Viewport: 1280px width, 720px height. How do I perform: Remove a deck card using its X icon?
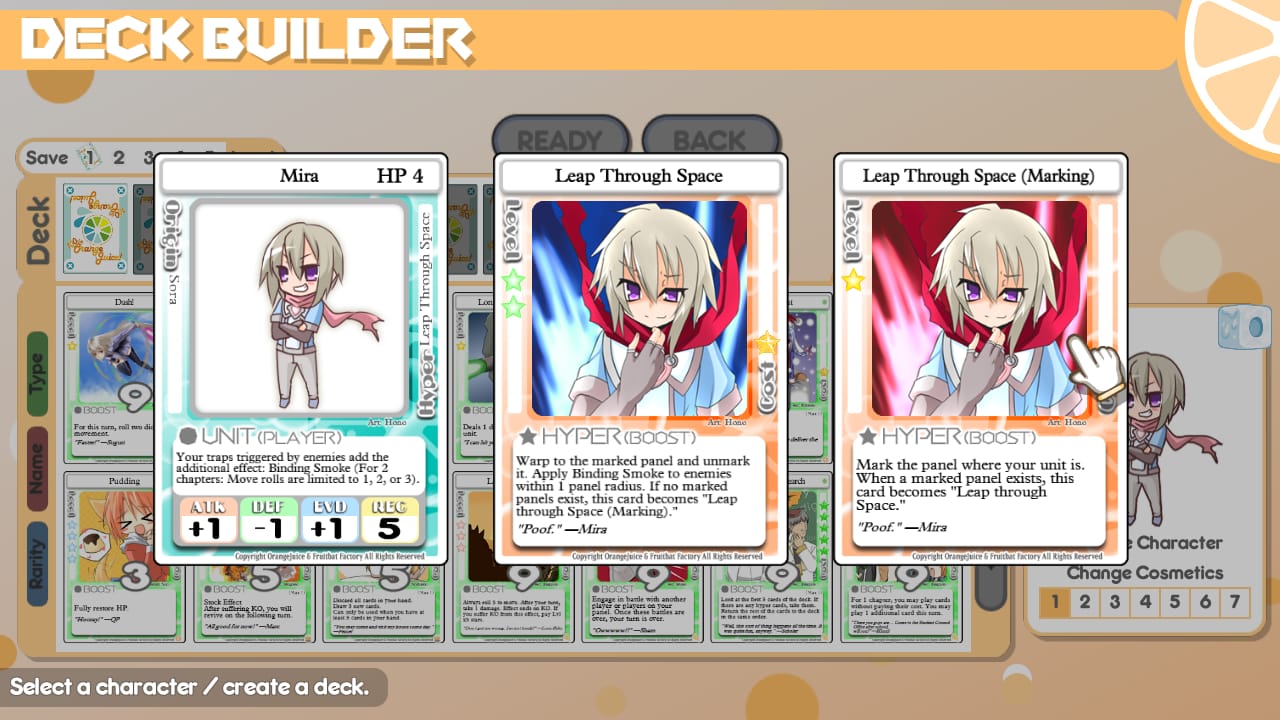pyautogui.click(x=70, y=190)
